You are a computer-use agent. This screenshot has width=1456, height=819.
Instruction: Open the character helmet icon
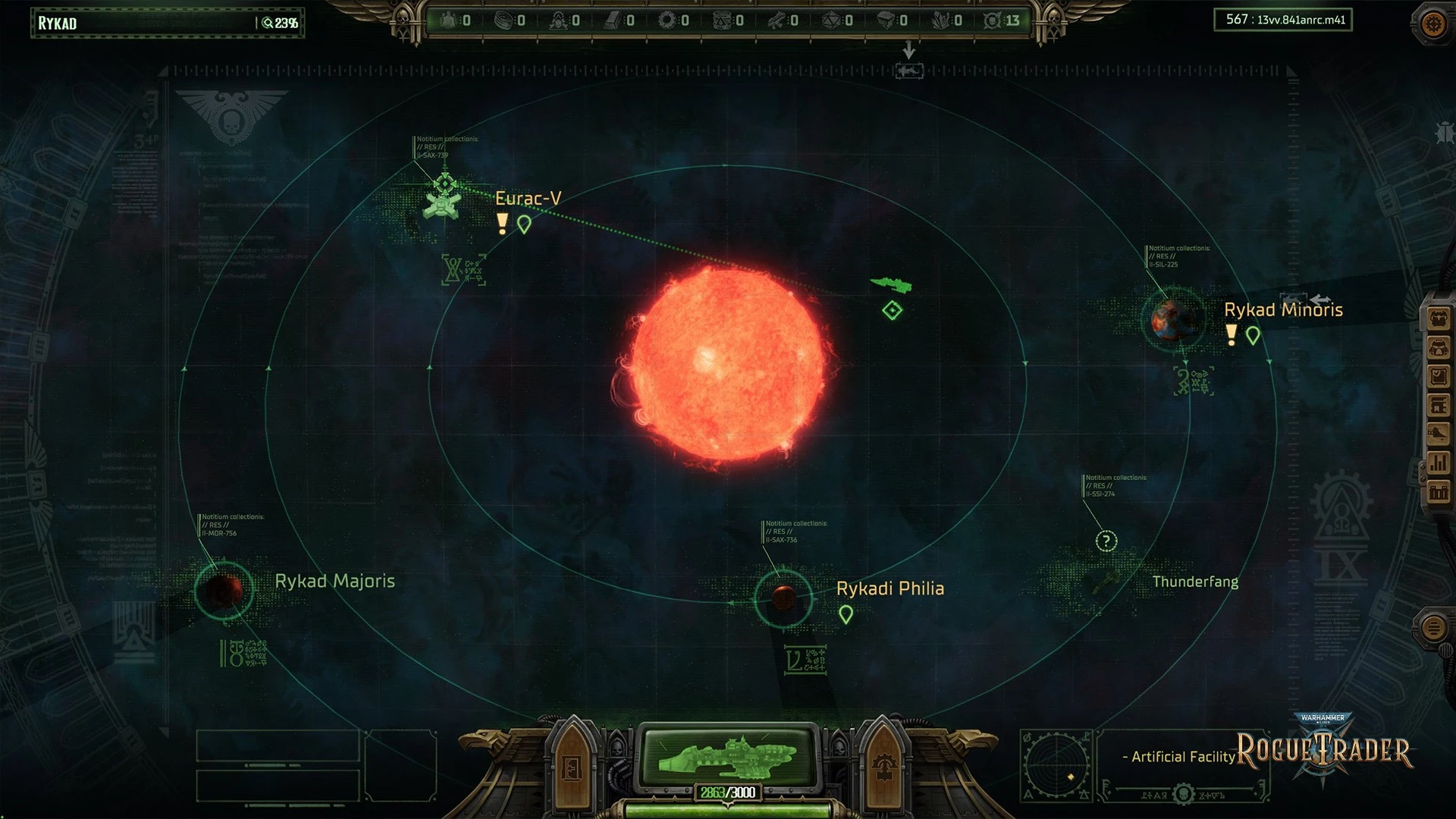pyautogui.click(x=1439, y=348)
